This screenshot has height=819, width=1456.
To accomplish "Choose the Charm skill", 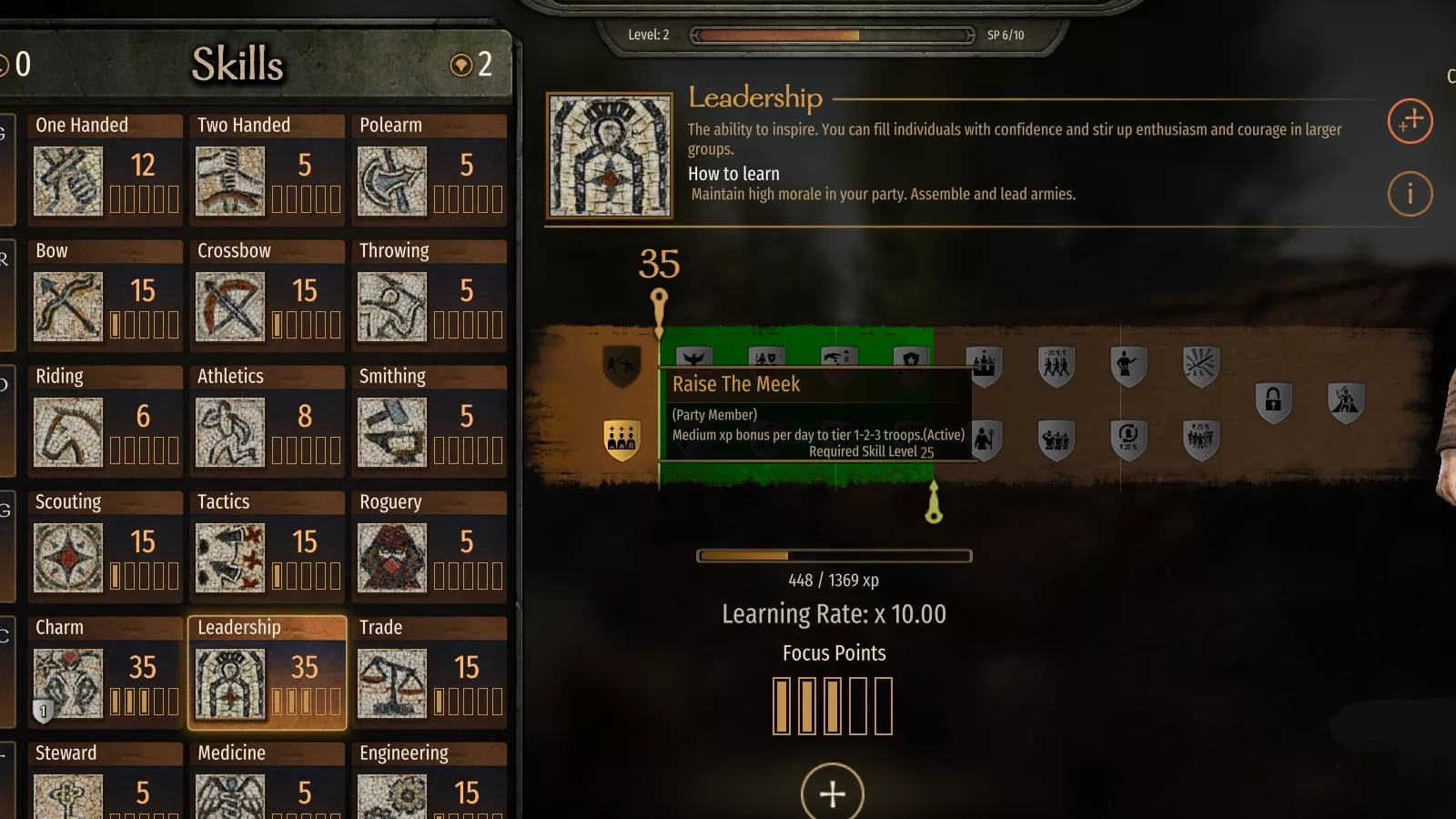I will coord(106,672).
